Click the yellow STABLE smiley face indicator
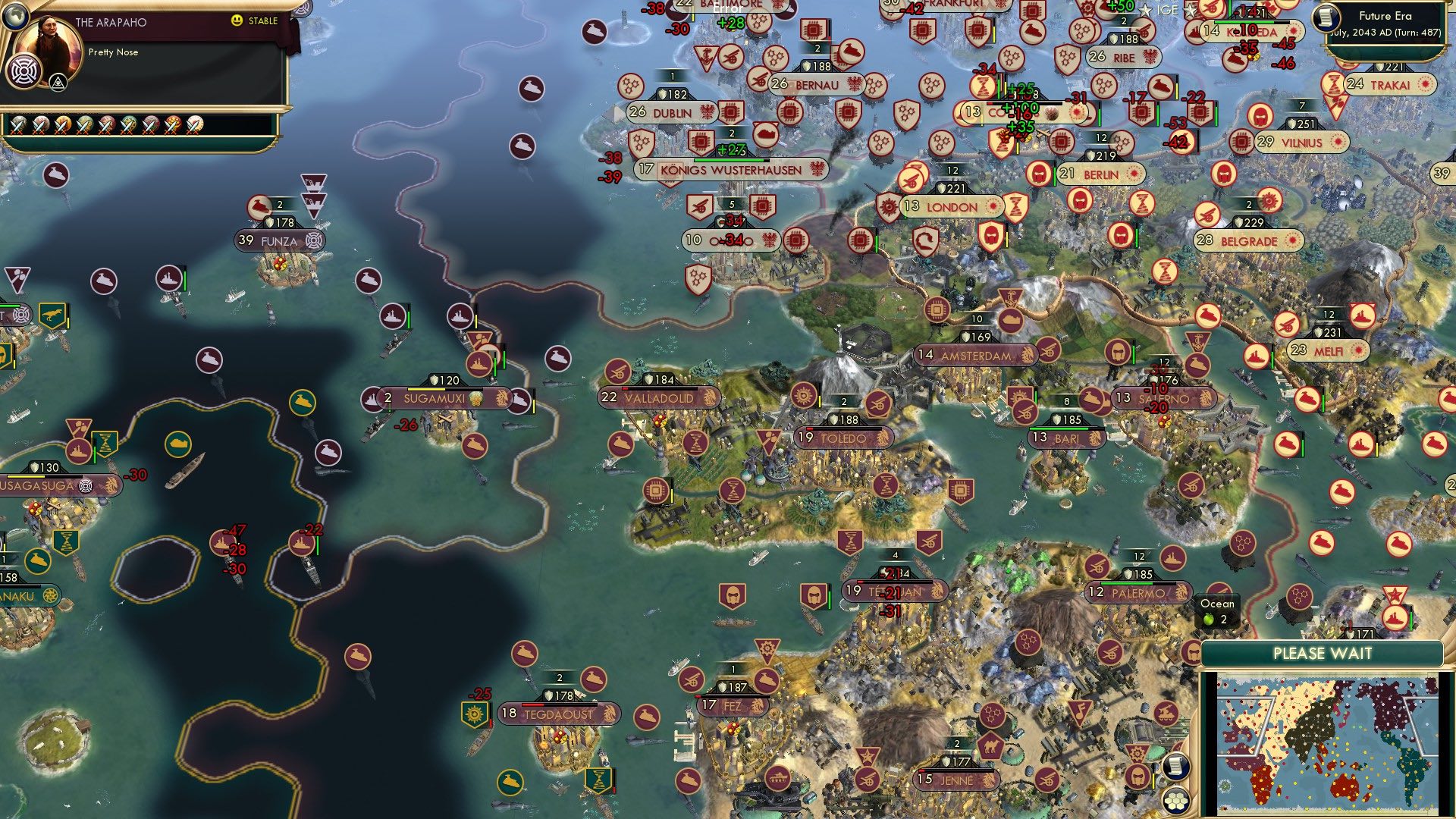The image size is (1456, 819). point(237,20)
